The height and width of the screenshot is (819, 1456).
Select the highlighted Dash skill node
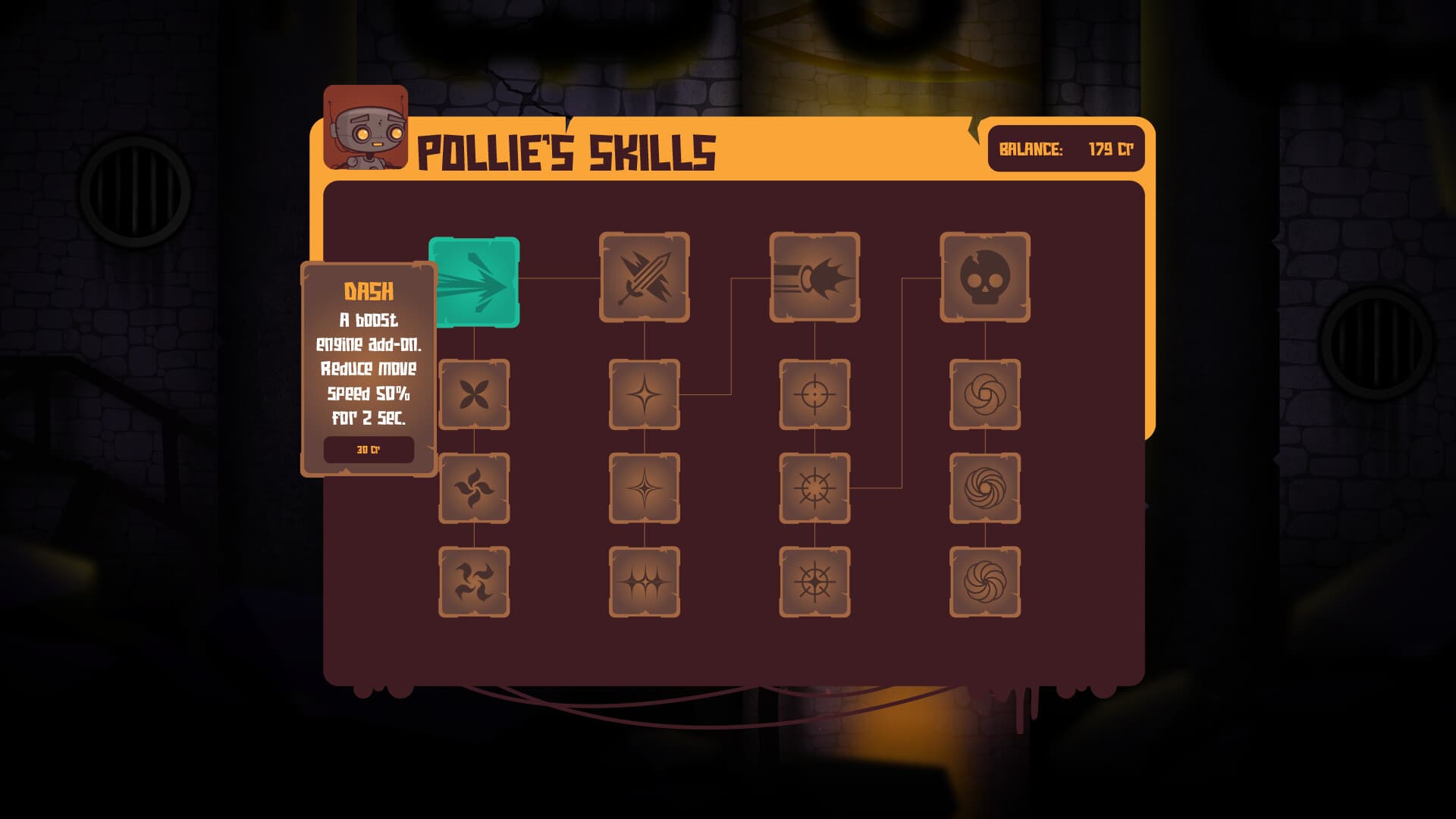[474, 282]
